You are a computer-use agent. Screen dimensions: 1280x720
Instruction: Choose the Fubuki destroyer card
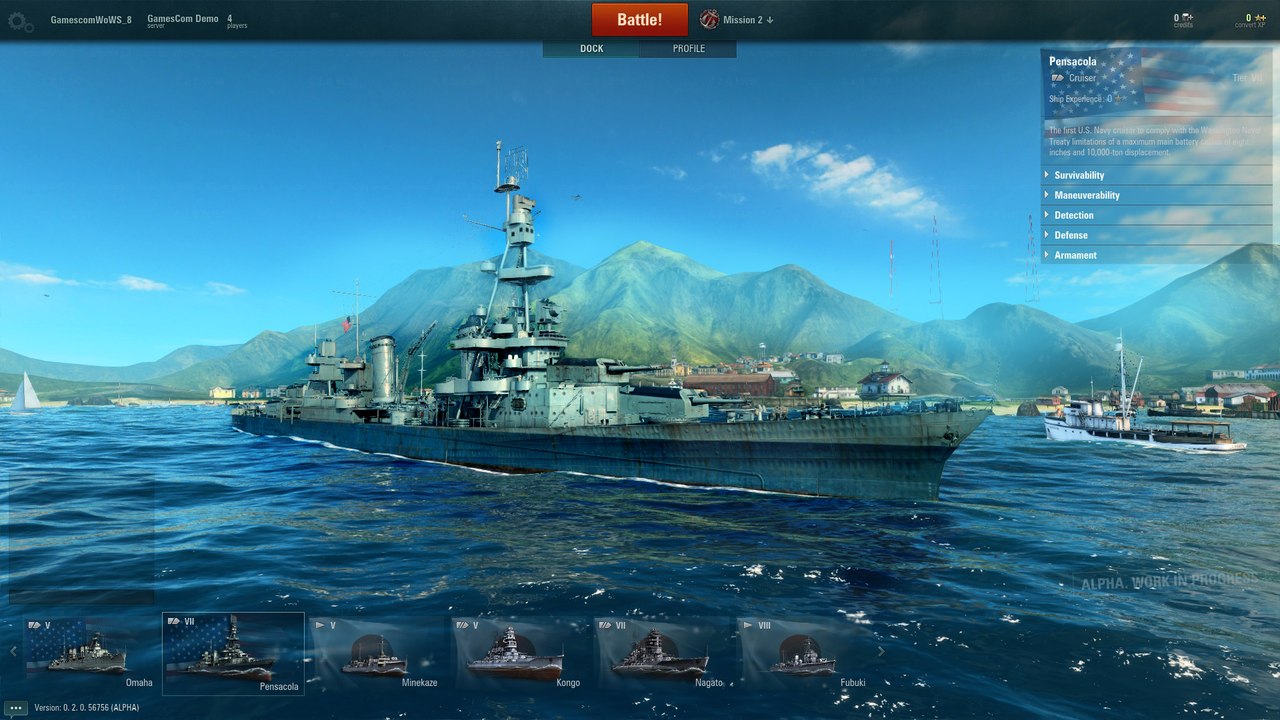(803, 653)
